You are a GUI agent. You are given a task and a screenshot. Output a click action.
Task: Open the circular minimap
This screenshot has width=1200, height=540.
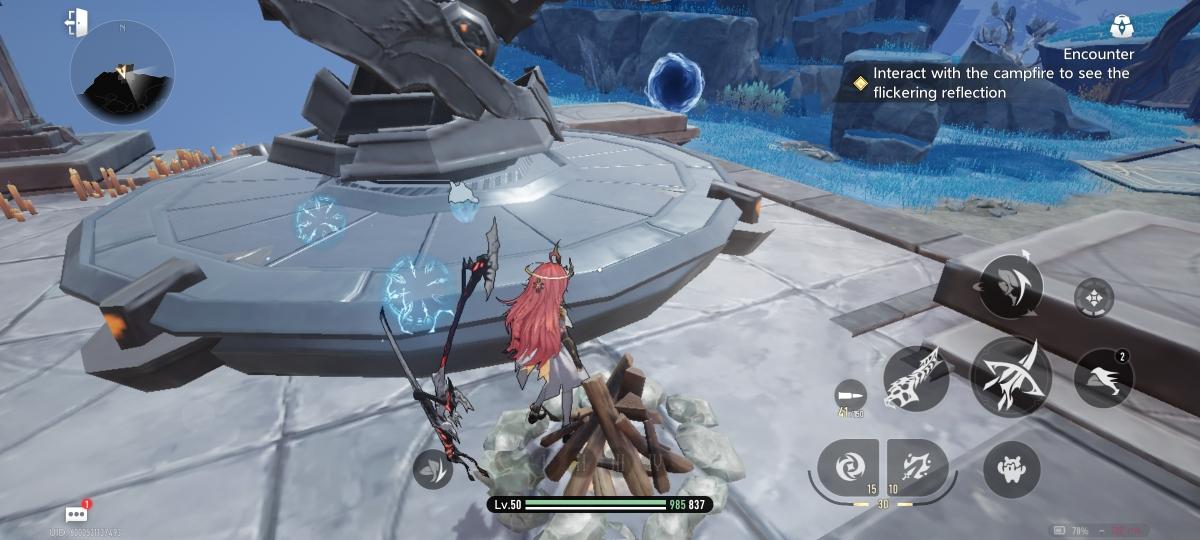(122, 73)
